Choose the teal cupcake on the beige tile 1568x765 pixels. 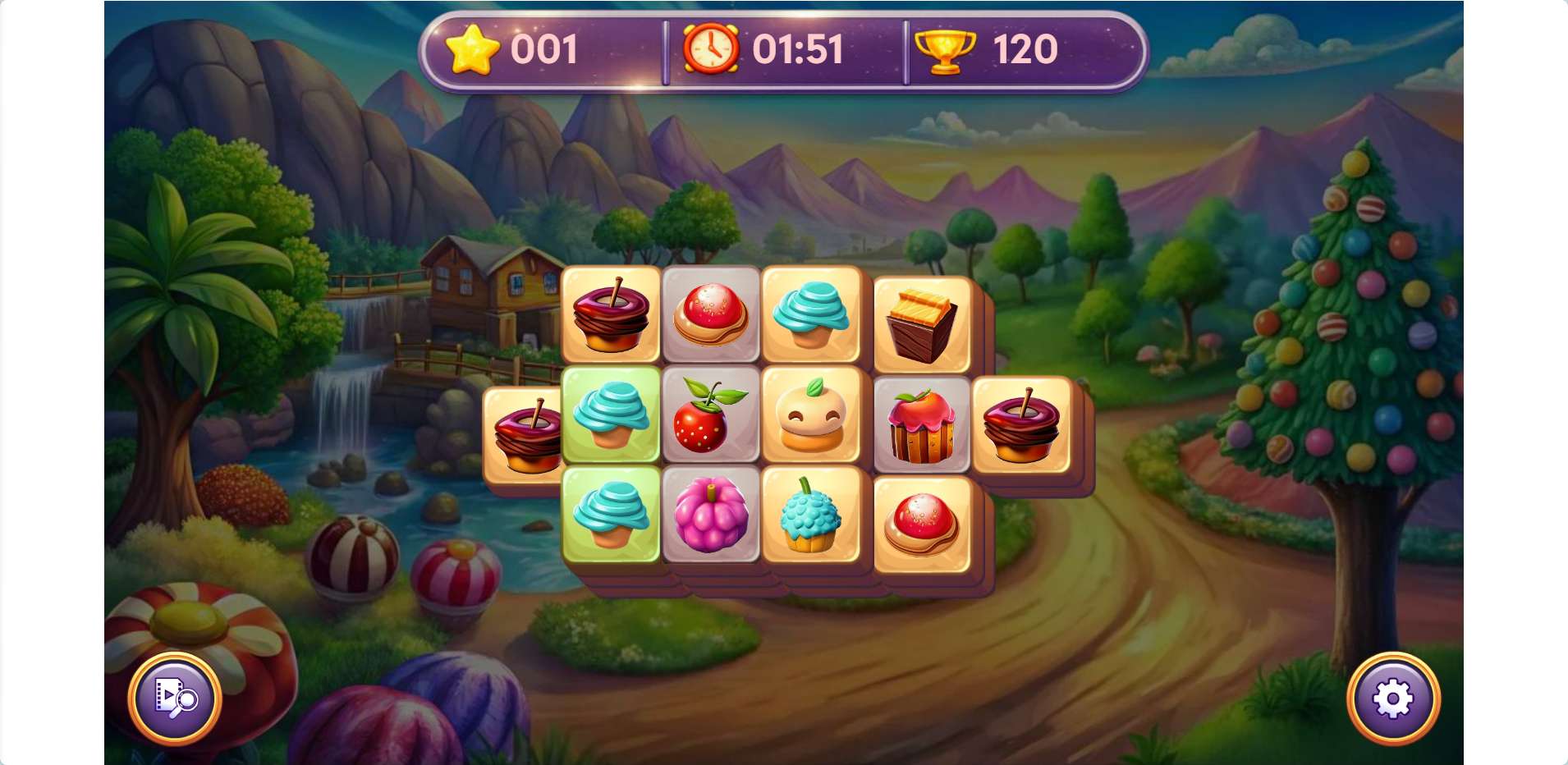(811, 314)
